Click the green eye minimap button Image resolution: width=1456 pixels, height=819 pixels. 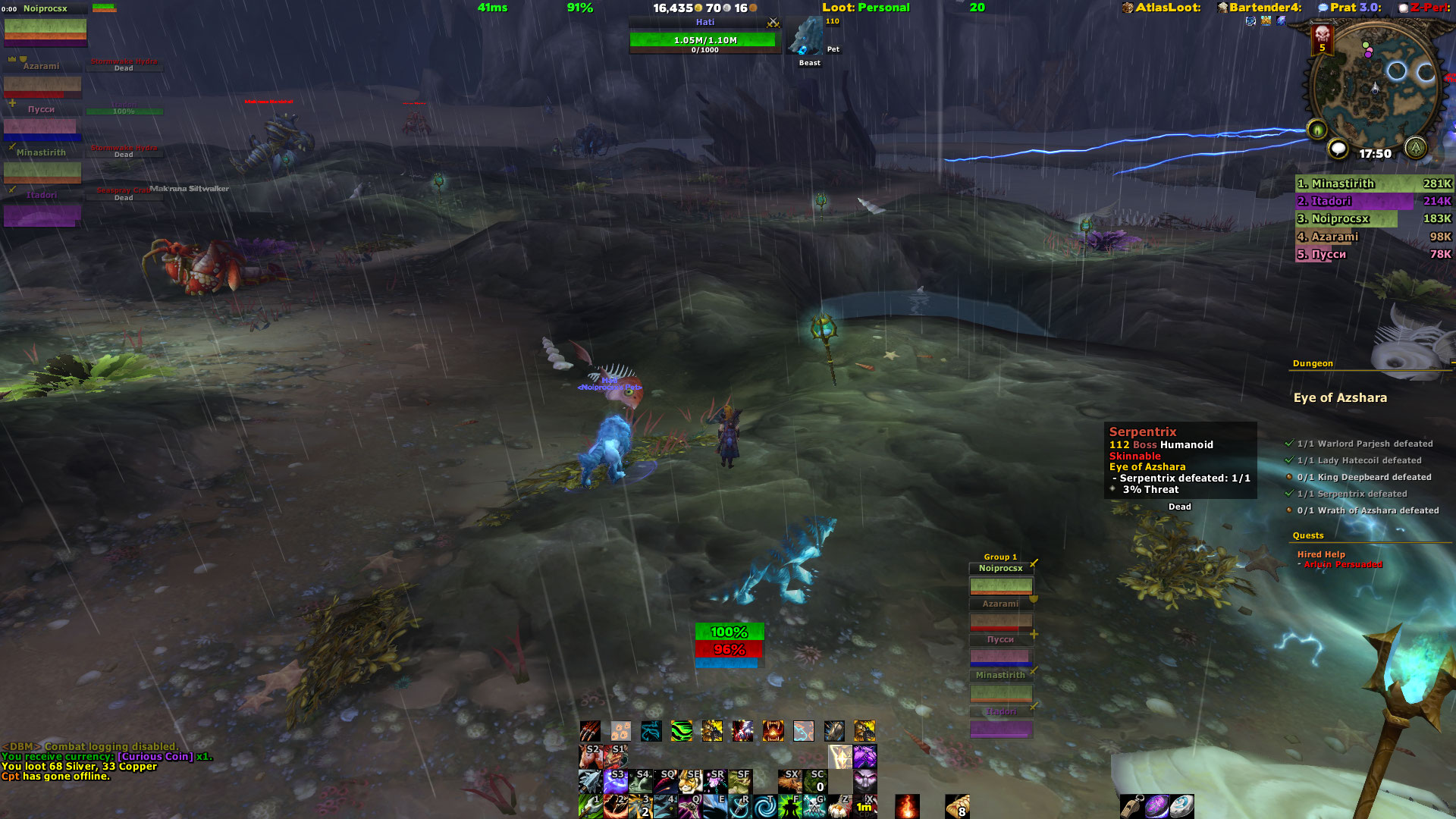(x=1317, y=130)
